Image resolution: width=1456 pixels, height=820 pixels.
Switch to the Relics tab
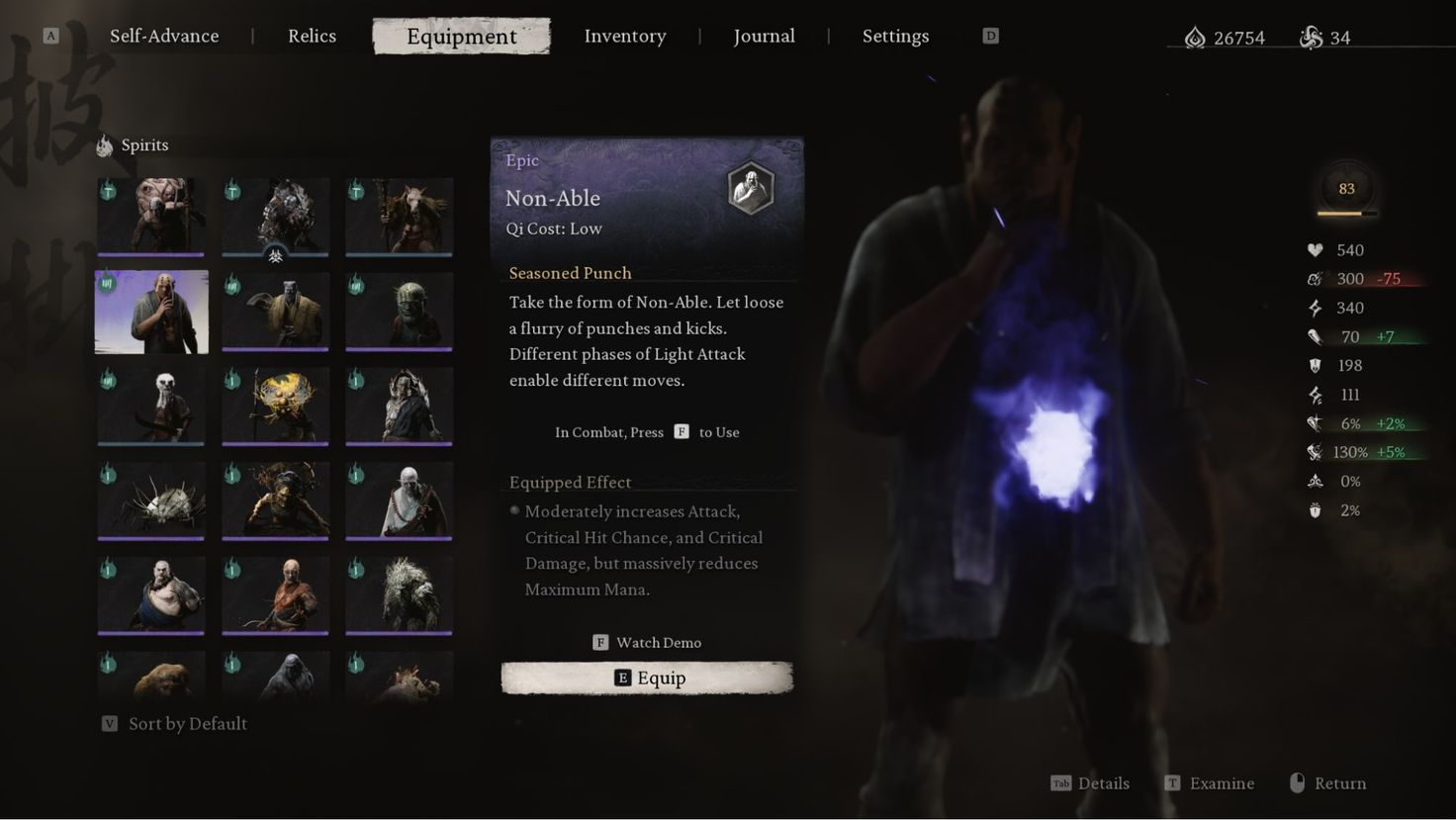click(312, 37)
